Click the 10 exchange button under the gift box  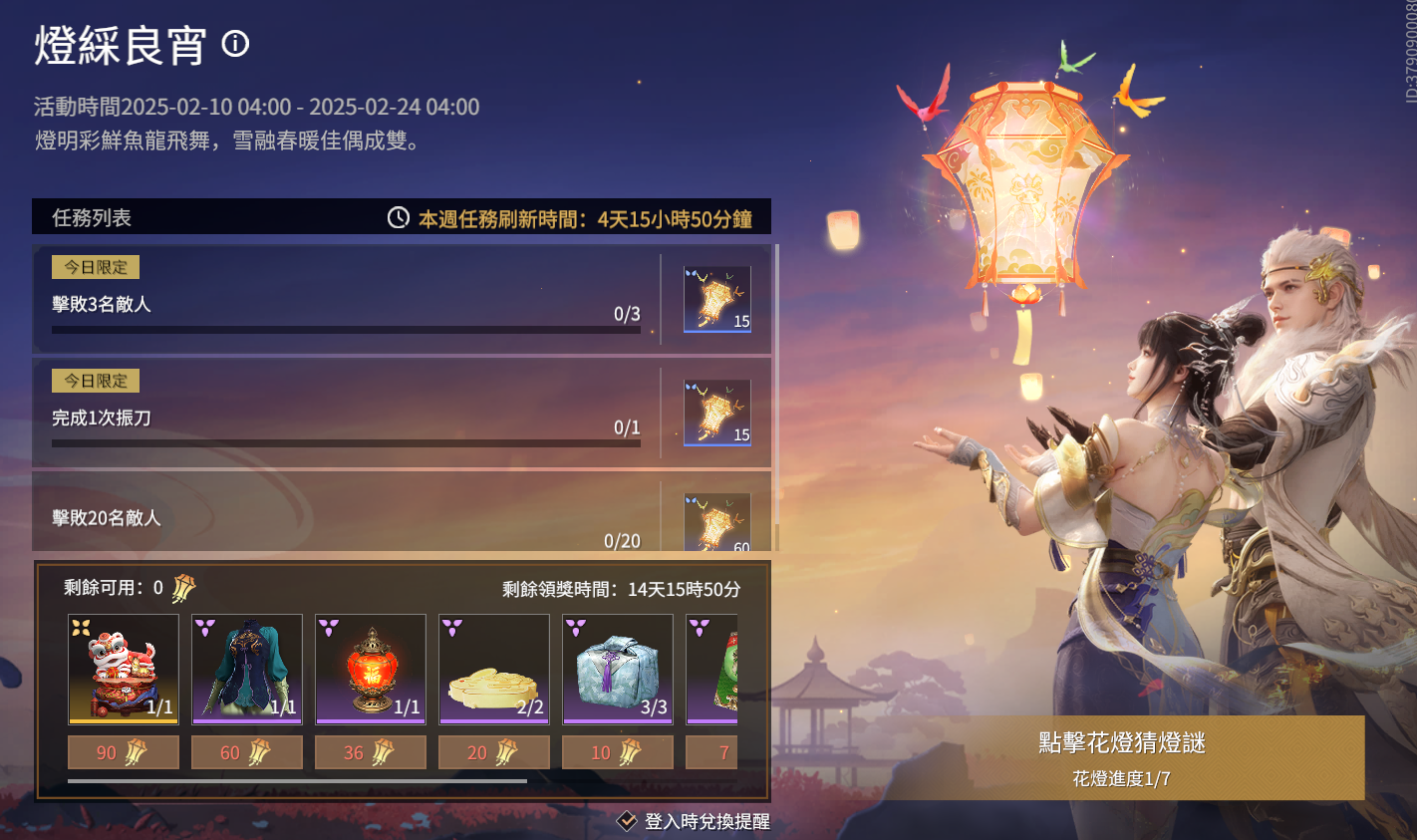pos(617,753)
